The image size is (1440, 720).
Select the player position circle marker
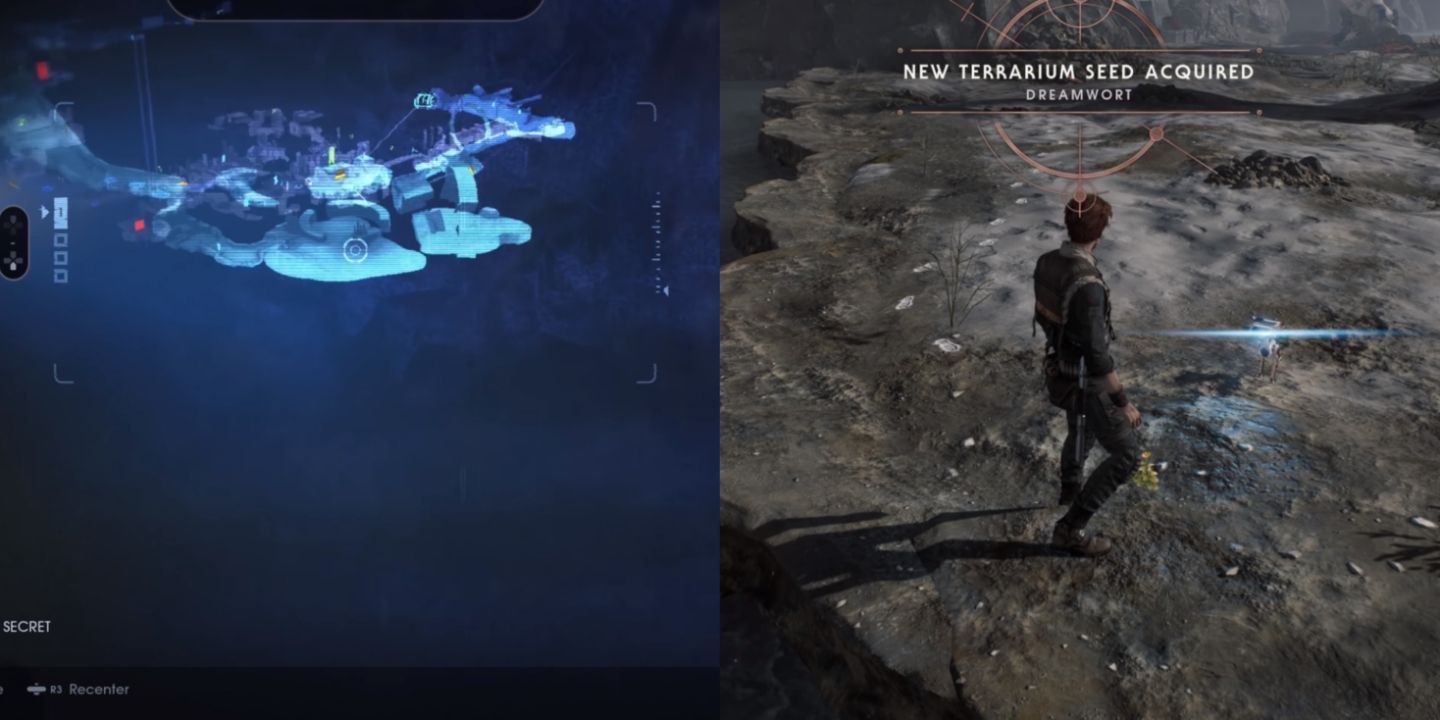coord(356,248)
